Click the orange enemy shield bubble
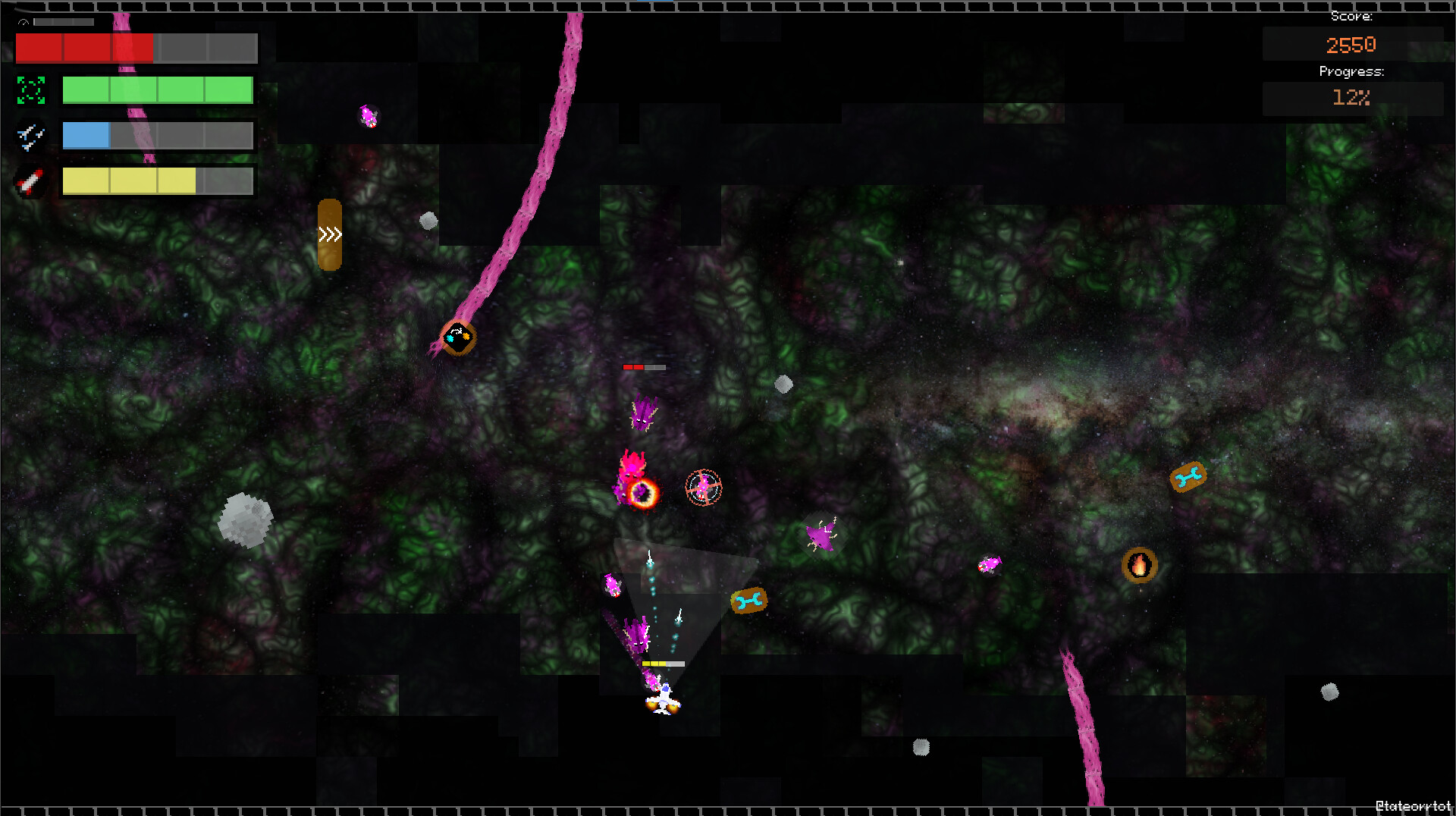This screenshot has height=816, width=1456. (641, 493)
